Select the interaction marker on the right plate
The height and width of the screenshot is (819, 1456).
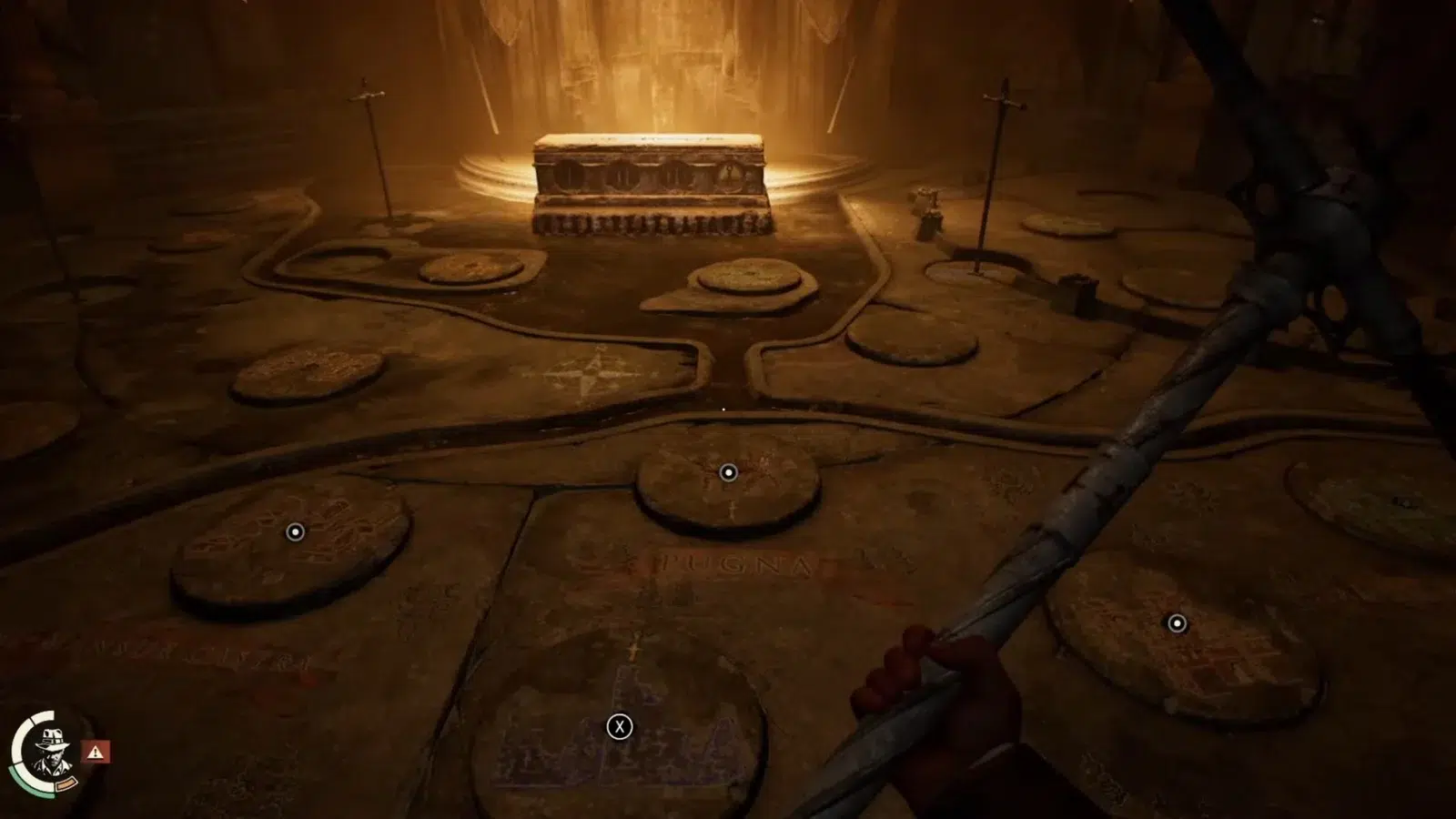coord(1177,623)
